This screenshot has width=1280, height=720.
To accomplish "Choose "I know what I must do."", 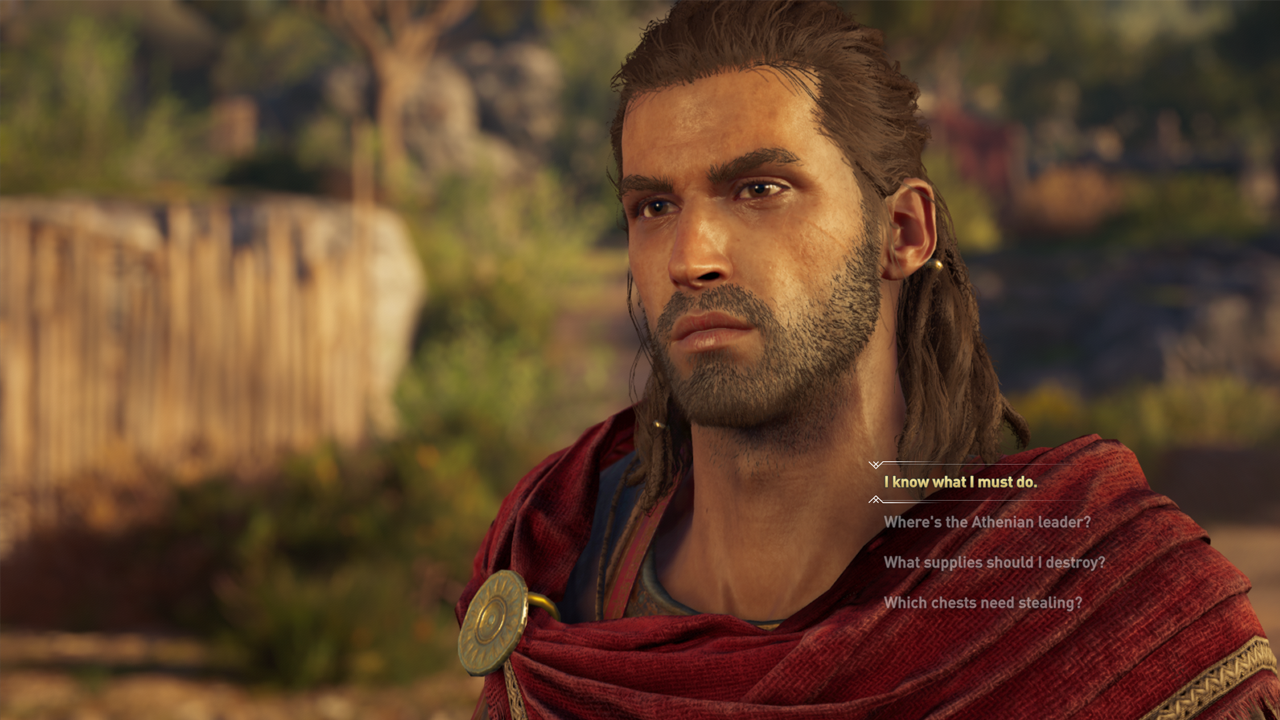I will coord(960,482).
